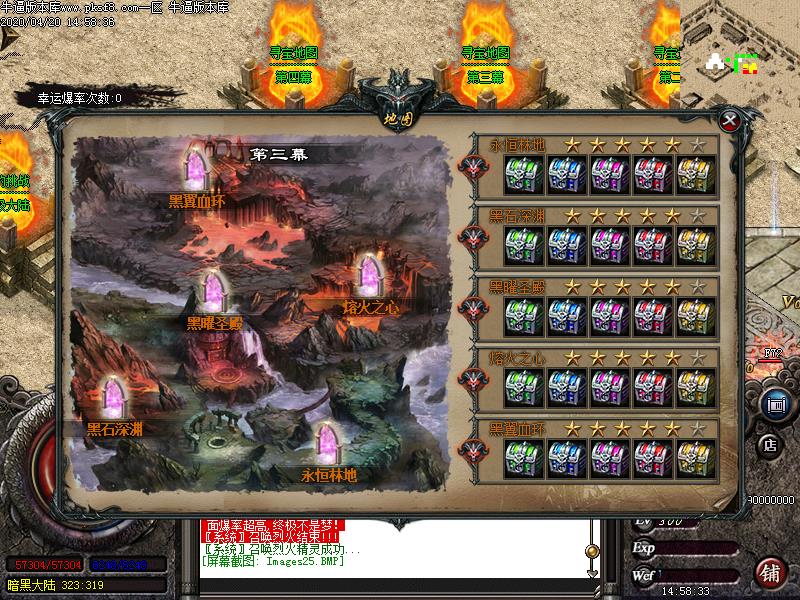Open the minimap in the corner
This screenshot has height=600, width=800.
[738, 50]
